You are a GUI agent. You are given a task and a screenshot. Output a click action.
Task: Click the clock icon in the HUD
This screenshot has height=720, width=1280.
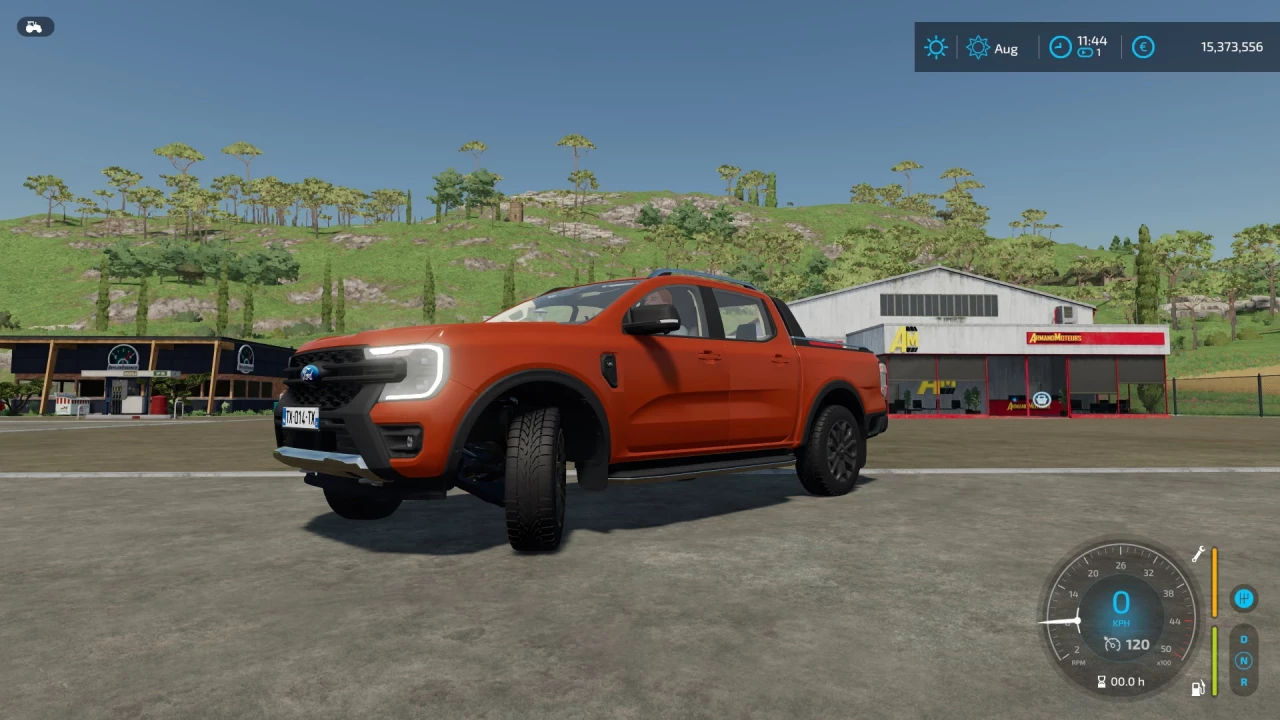coord(1060,47)
